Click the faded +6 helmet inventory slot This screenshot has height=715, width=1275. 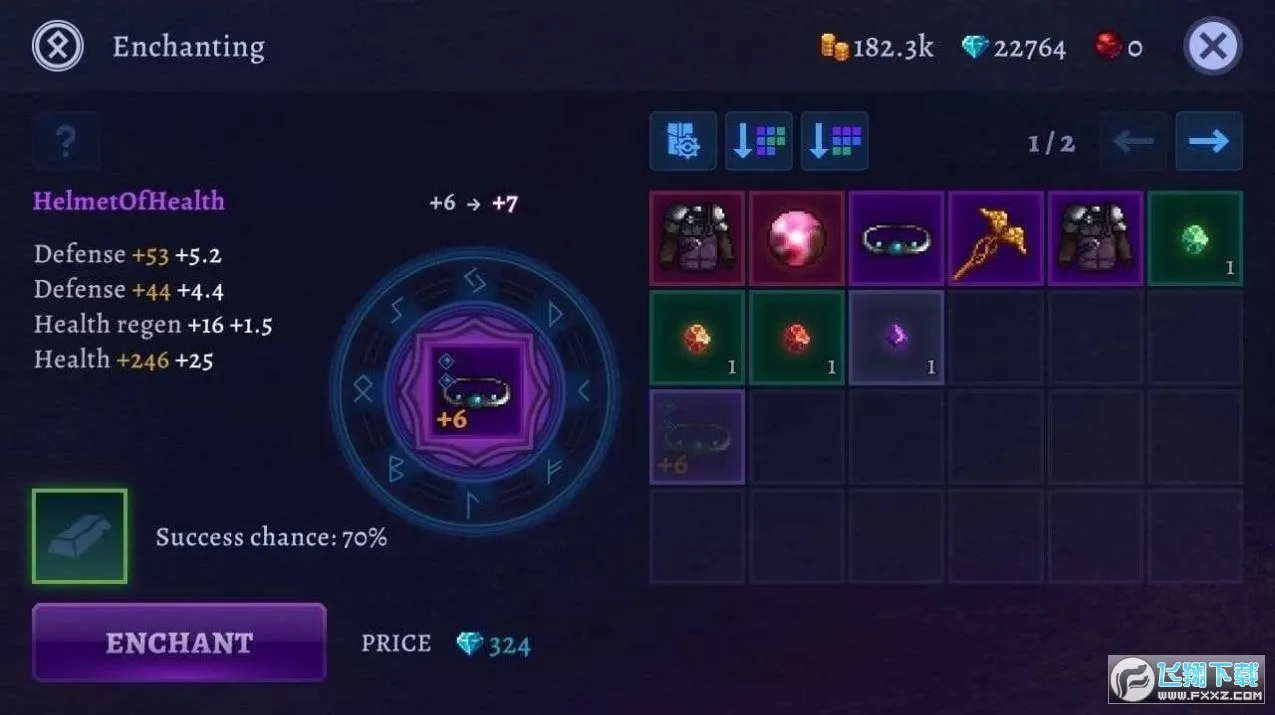tap(697, 437)
